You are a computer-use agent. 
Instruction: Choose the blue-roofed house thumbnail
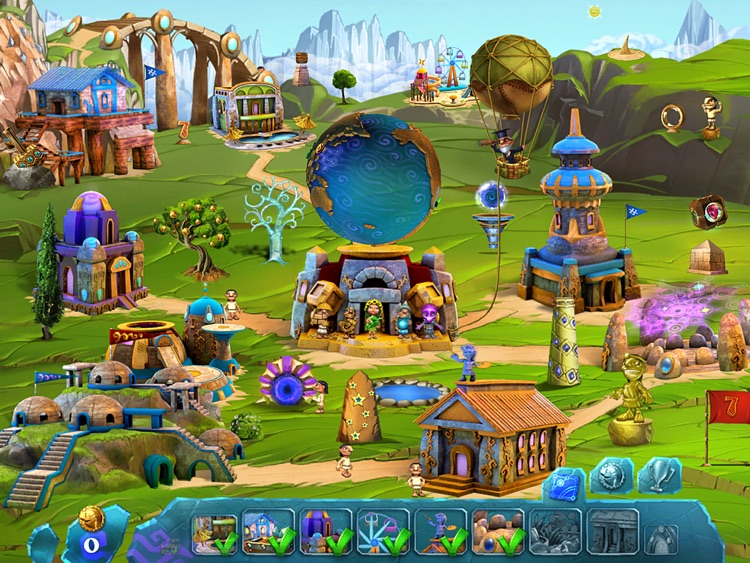(x=269, y=533)
